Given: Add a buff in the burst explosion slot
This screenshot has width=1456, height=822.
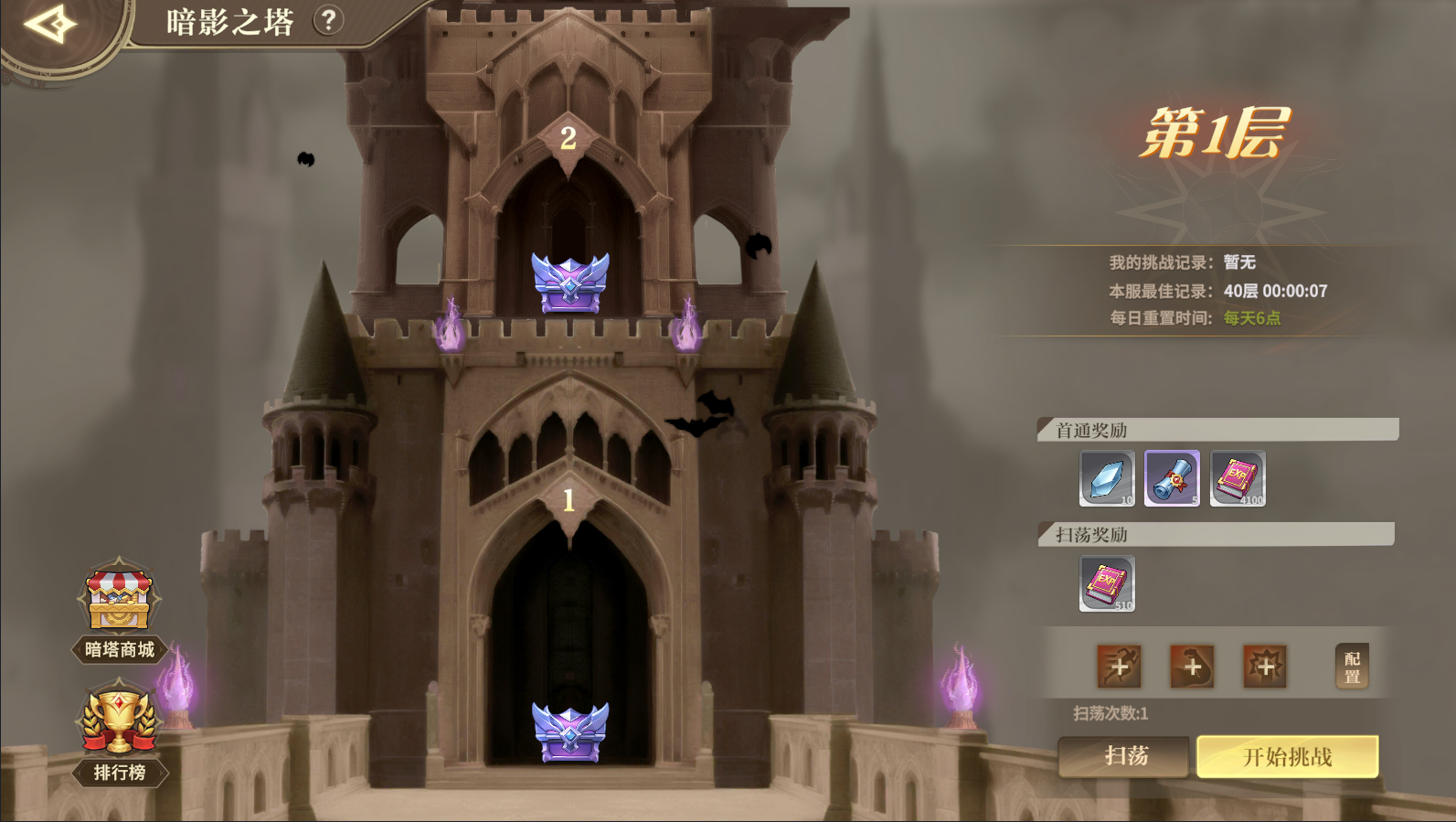Looking at the screenshot, I should (x=1265, y=667).
